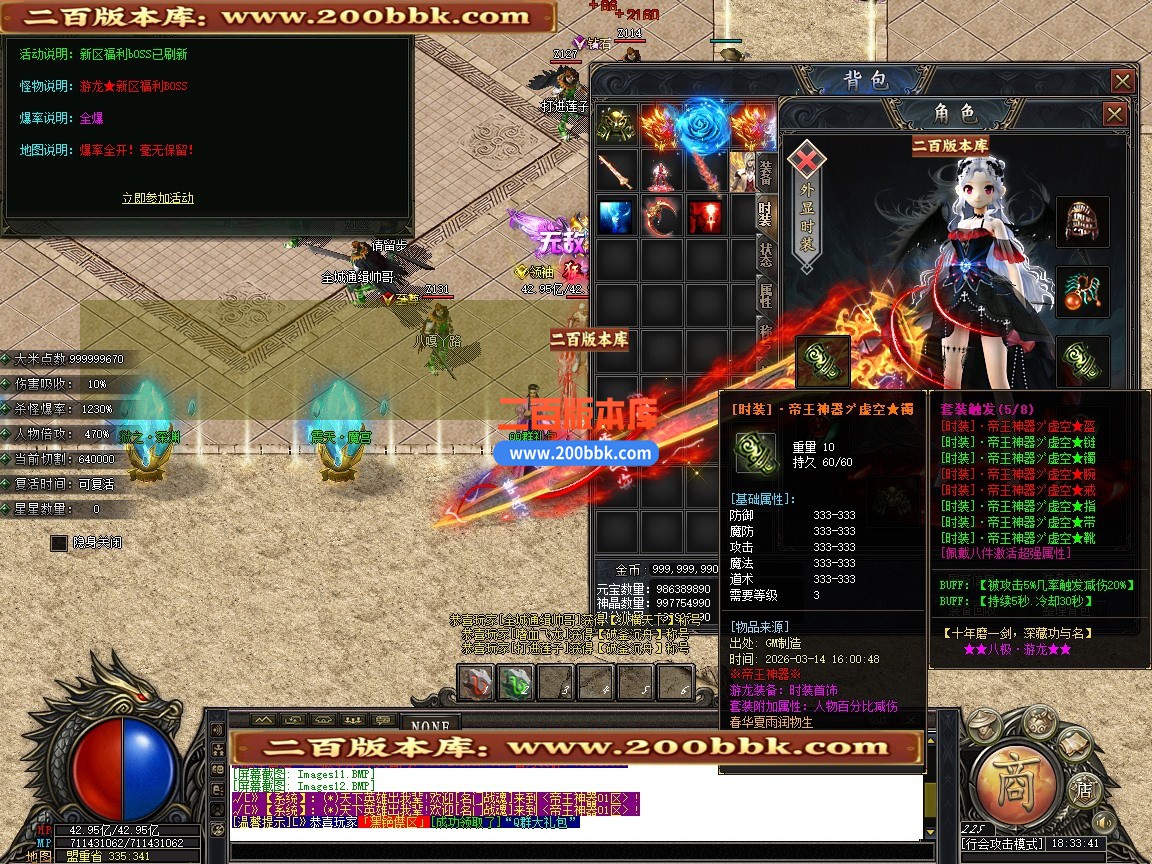Use the red potion in hotbar slot 1
Viewport: 1152px width, 864px height.
pyautogui.click(x=476, y=683)
